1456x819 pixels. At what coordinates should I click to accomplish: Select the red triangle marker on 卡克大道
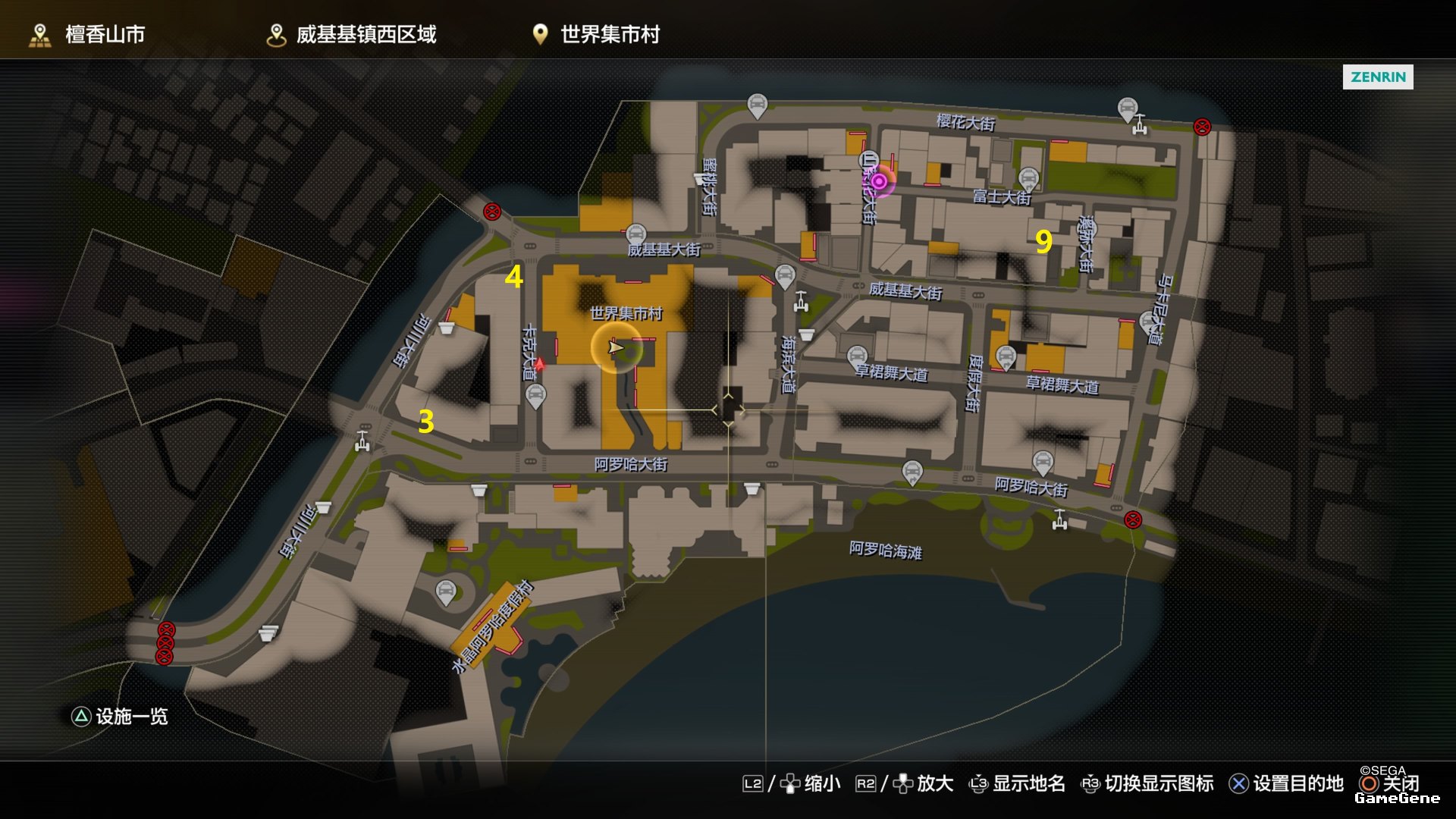pyautogui.click(x=539, y=365)
